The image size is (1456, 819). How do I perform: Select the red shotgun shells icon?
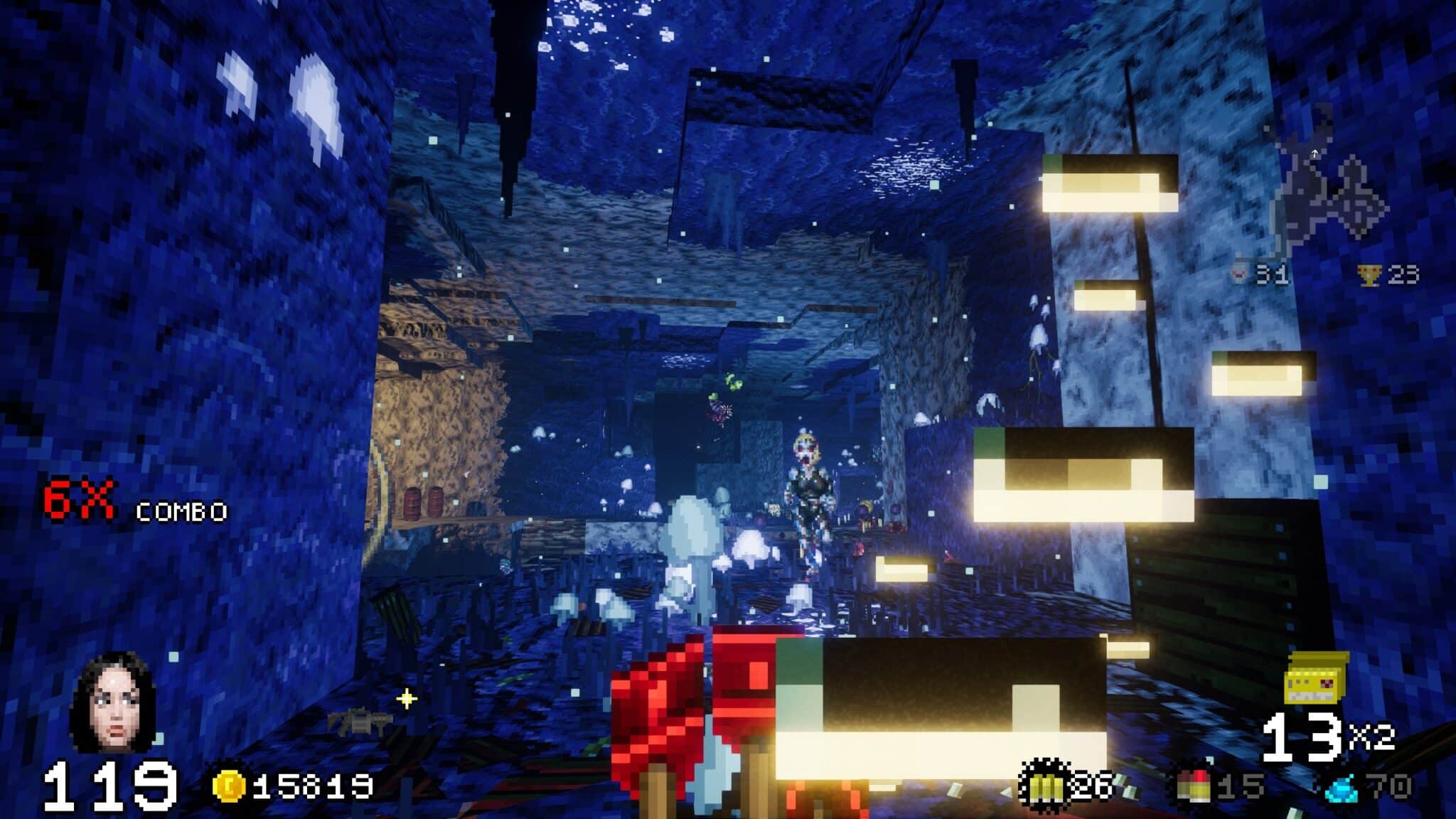click(1194, 786)
